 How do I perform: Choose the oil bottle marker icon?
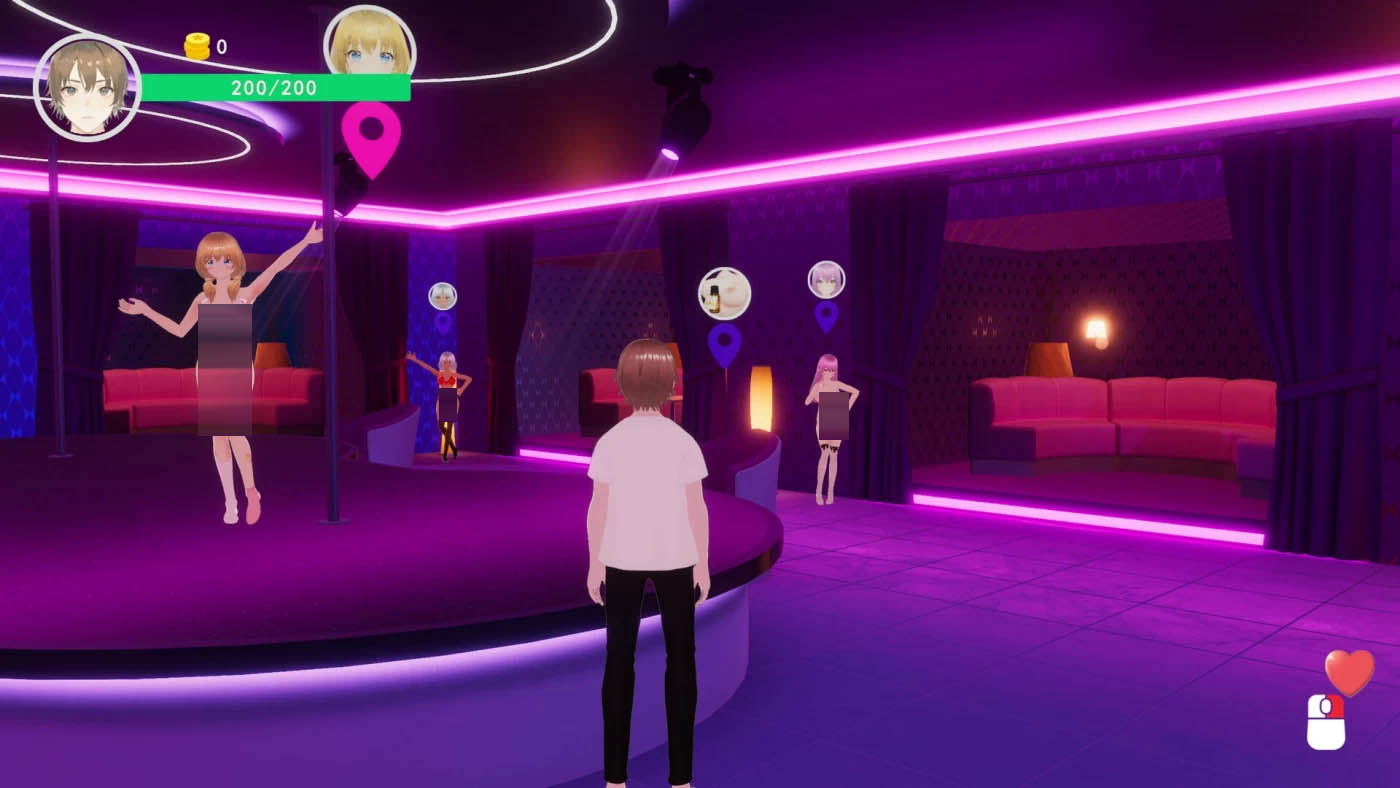pyautogui.click(x=724, y=293)
